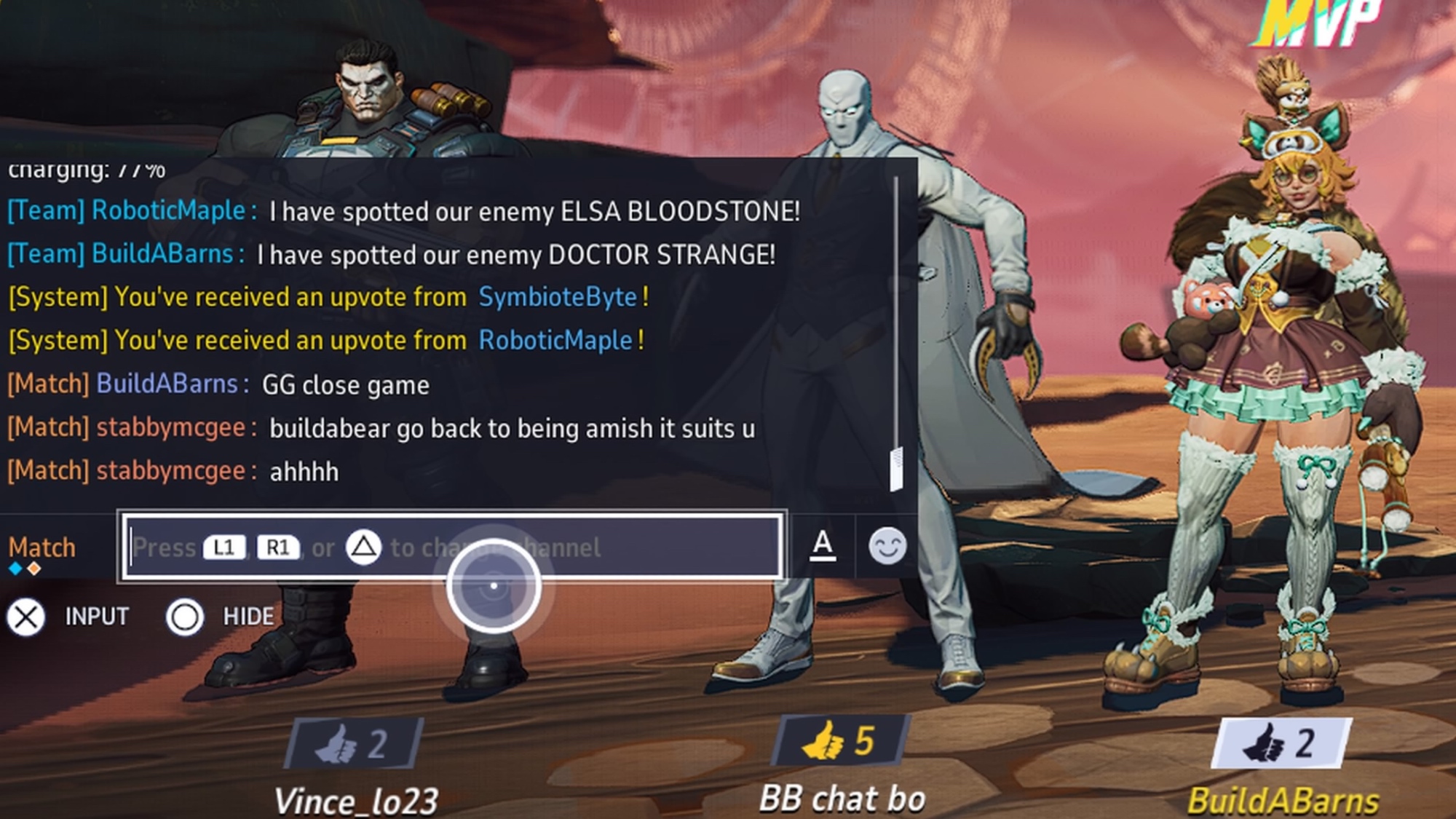The width and height of the screenshot is (1456, 819).
Task: Open the emoji smiley picker
Action: click(x=887, y=546)
